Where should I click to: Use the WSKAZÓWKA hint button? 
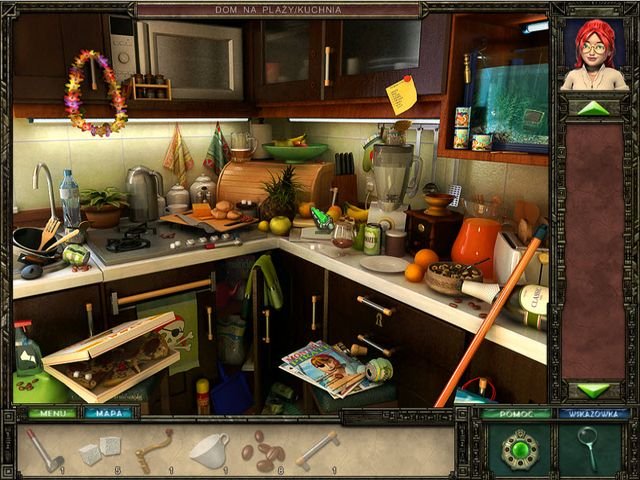[580, 412]
